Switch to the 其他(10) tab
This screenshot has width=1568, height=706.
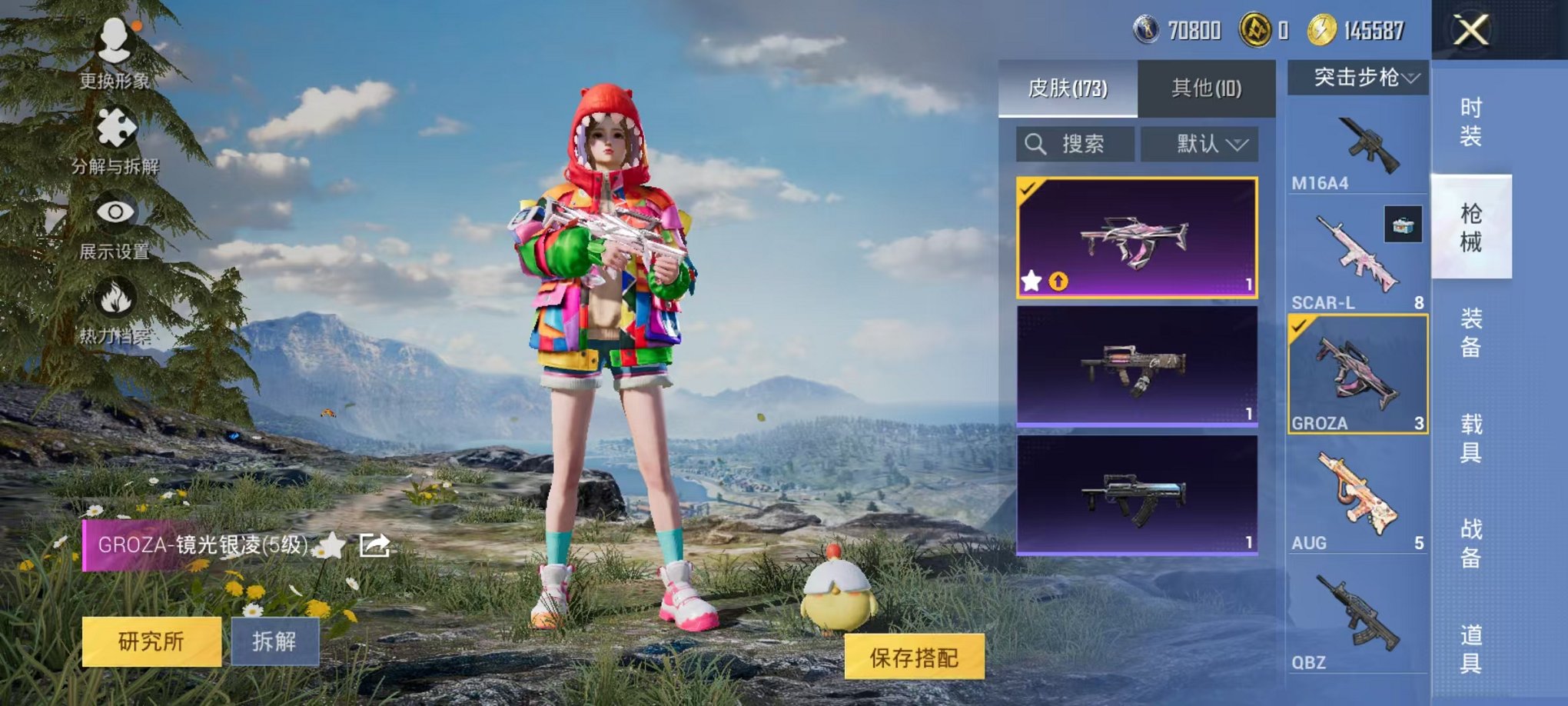(x=1207, y=88)
